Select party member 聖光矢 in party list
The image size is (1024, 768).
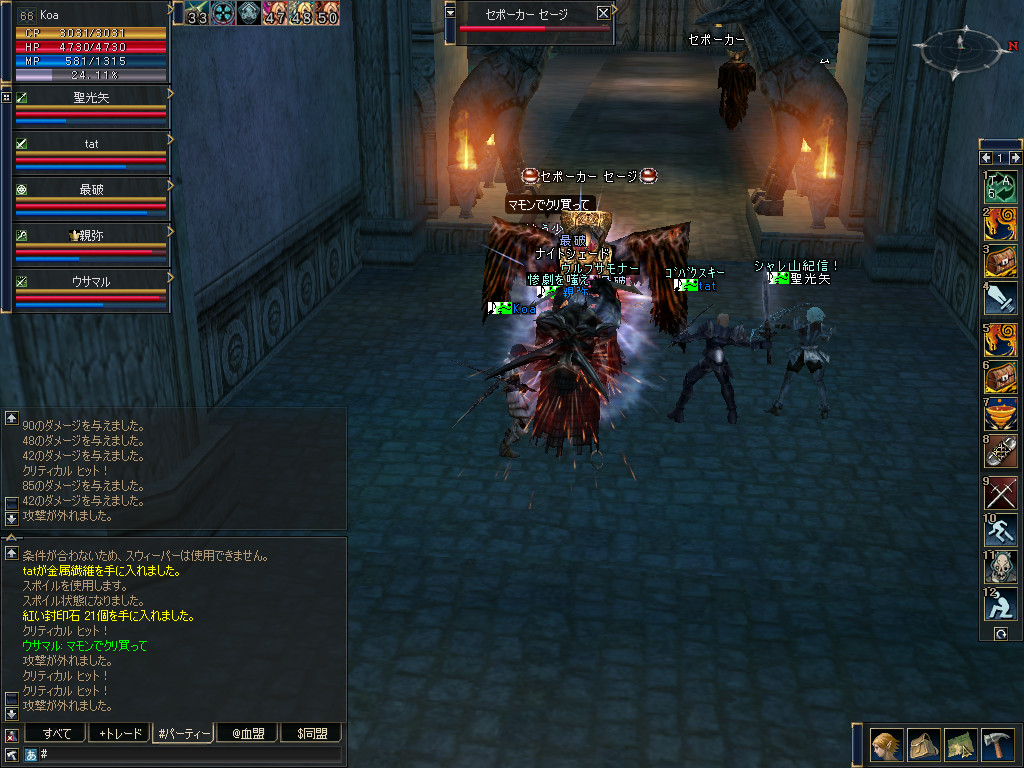click(x=92, y=98)
